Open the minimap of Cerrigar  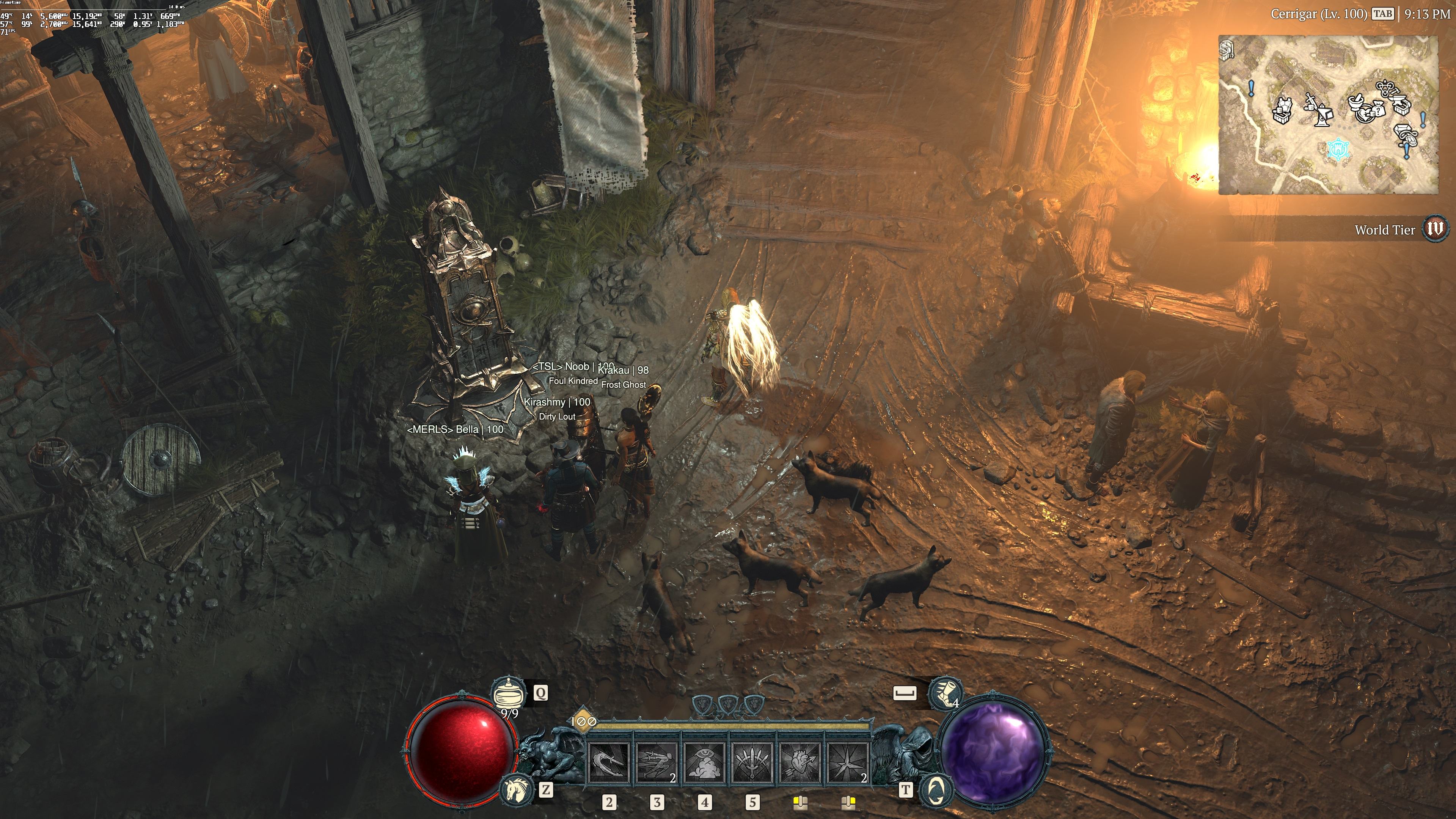click(x=1328, y=115)
